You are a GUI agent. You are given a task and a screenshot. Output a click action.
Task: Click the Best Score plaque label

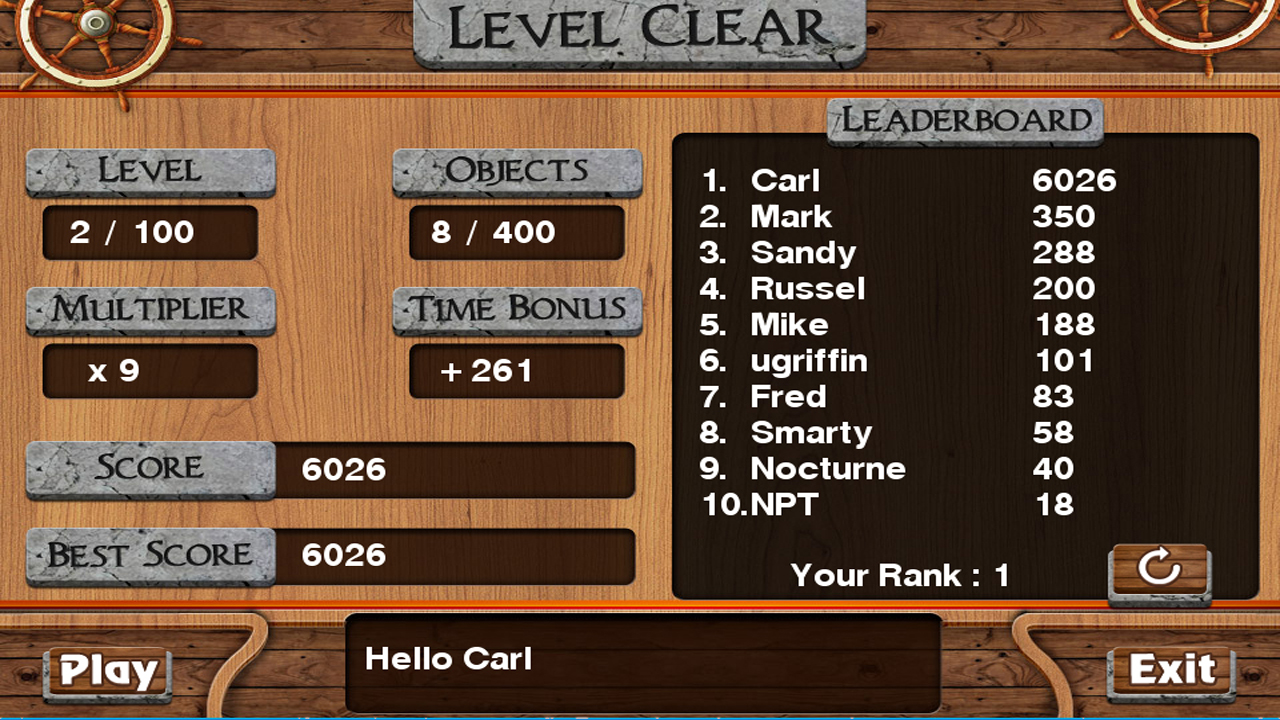(148, 556)
